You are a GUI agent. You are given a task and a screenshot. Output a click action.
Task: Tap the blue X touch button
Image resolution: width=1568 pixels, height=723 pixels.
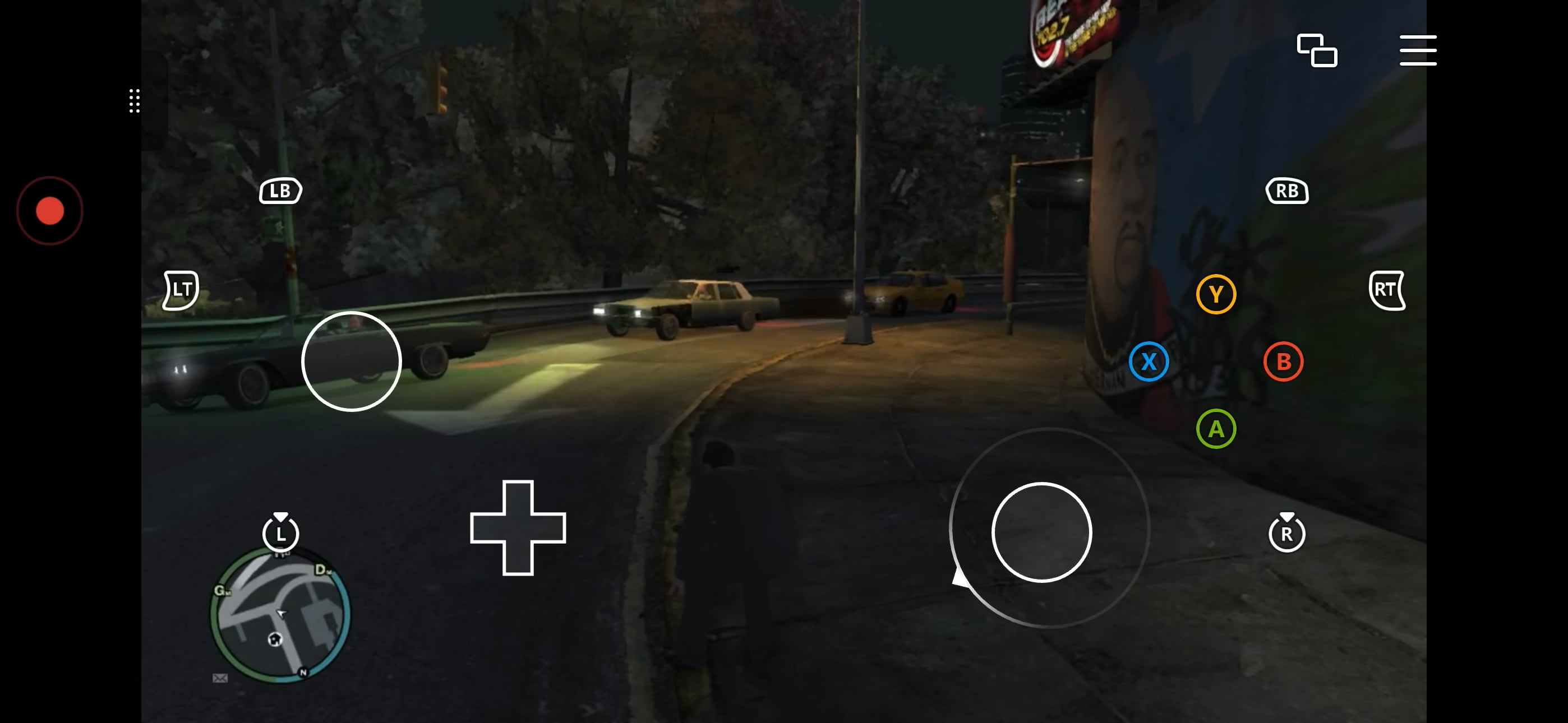1149,361
